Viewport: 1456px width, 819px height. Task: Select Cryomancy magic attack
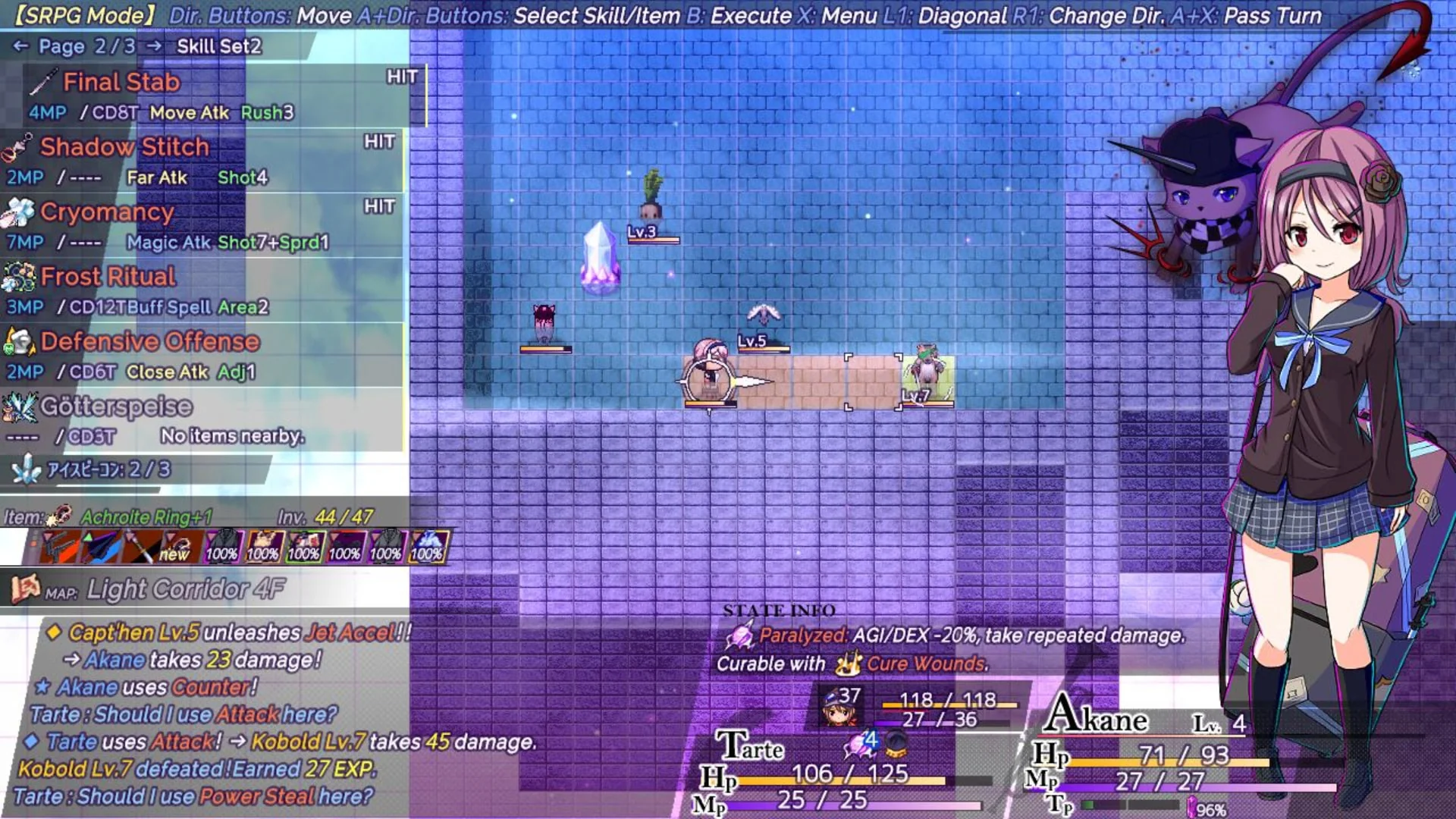pos(107,212)
